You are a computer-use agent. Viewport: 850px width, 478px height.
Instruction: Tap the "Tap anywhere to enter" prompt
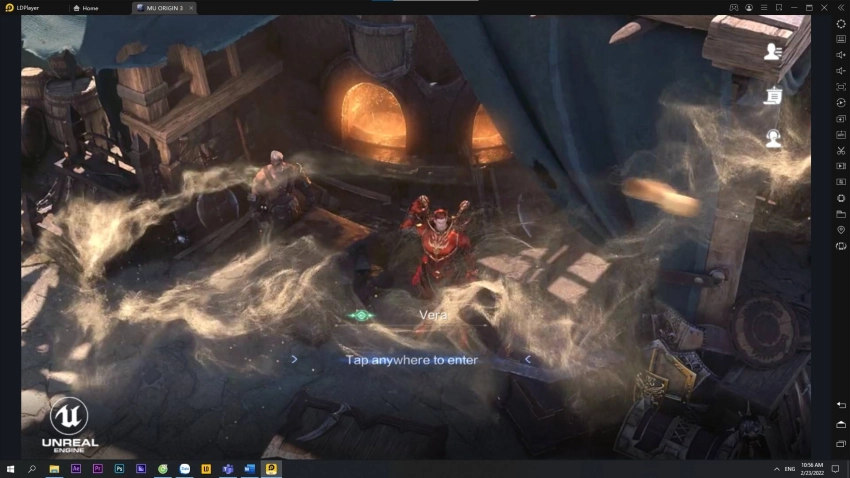(x=411, y=360)
